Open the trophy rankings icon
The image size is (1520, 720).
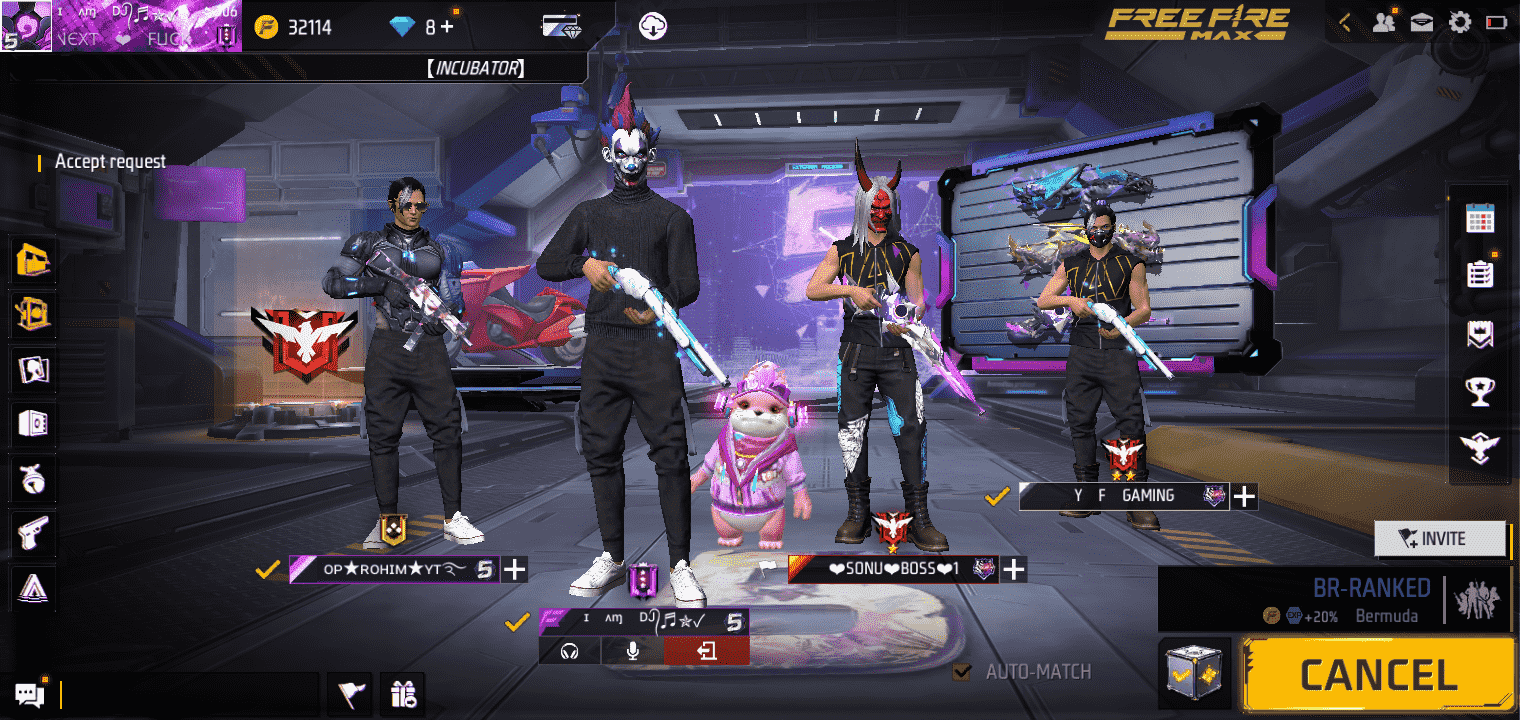click(x=1479, y=391)
